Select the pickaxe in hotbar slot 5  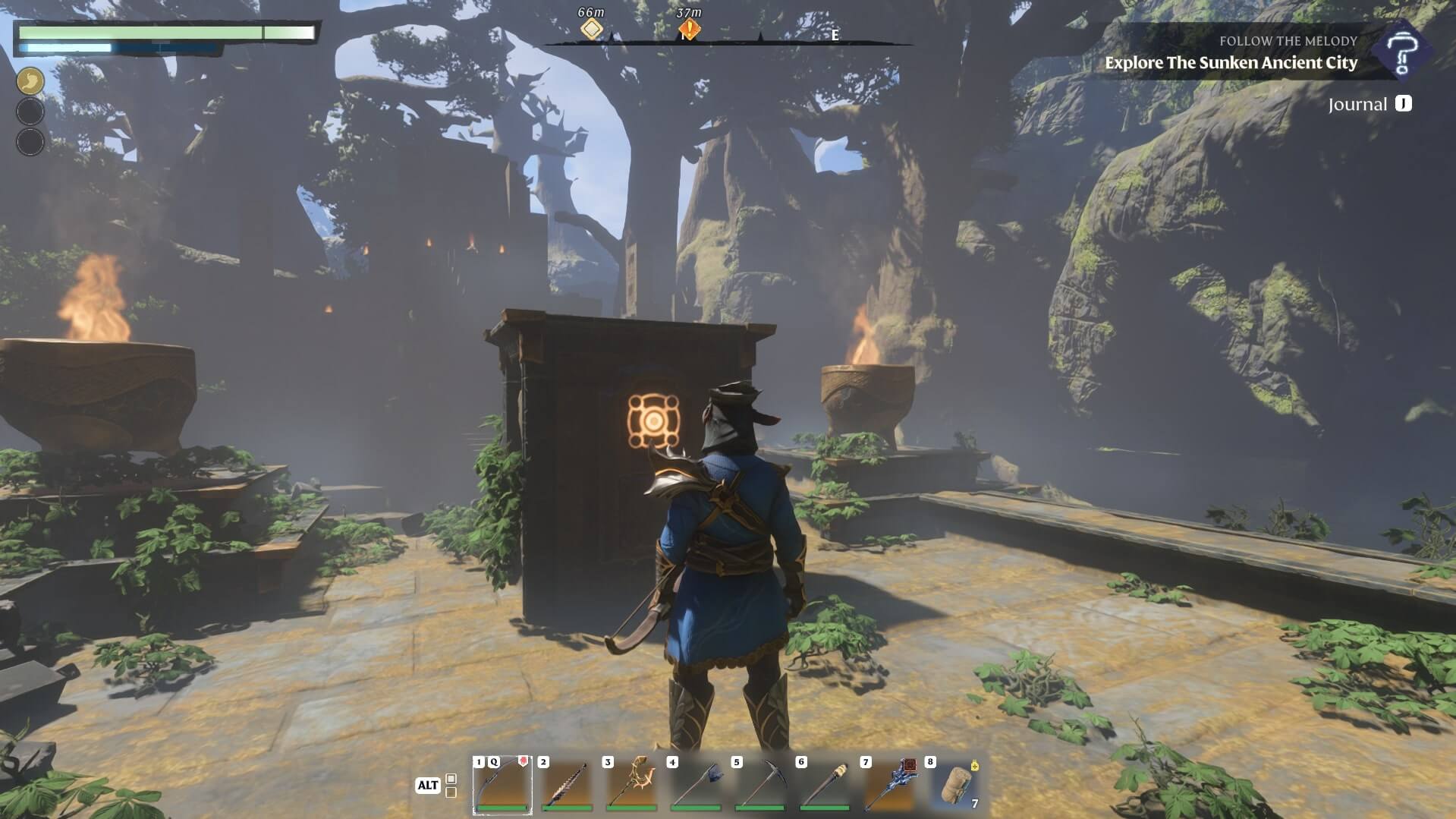pyautogui.click(x=760, y=784)
